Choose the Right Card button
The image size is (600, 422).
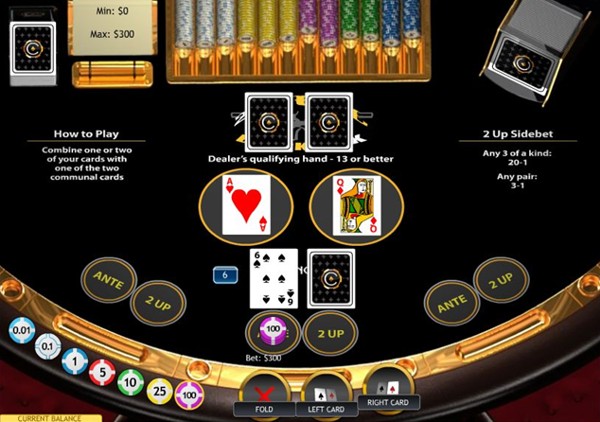(390, 389)
